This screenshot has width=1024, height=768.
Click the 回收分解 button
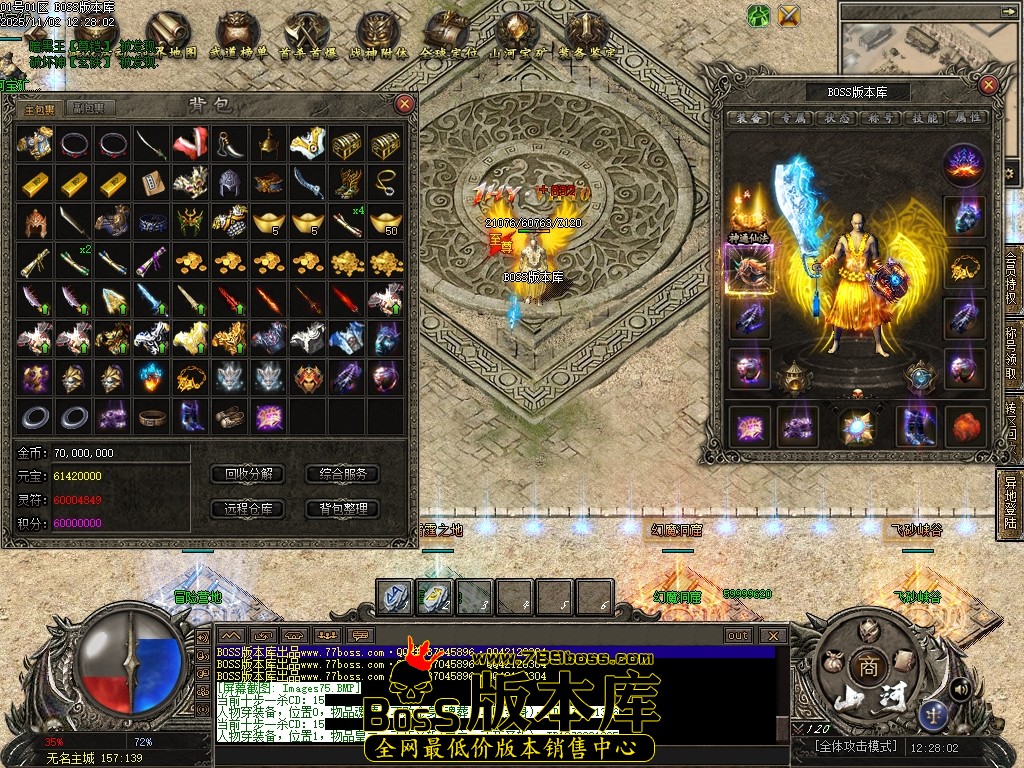click(248, 474)
